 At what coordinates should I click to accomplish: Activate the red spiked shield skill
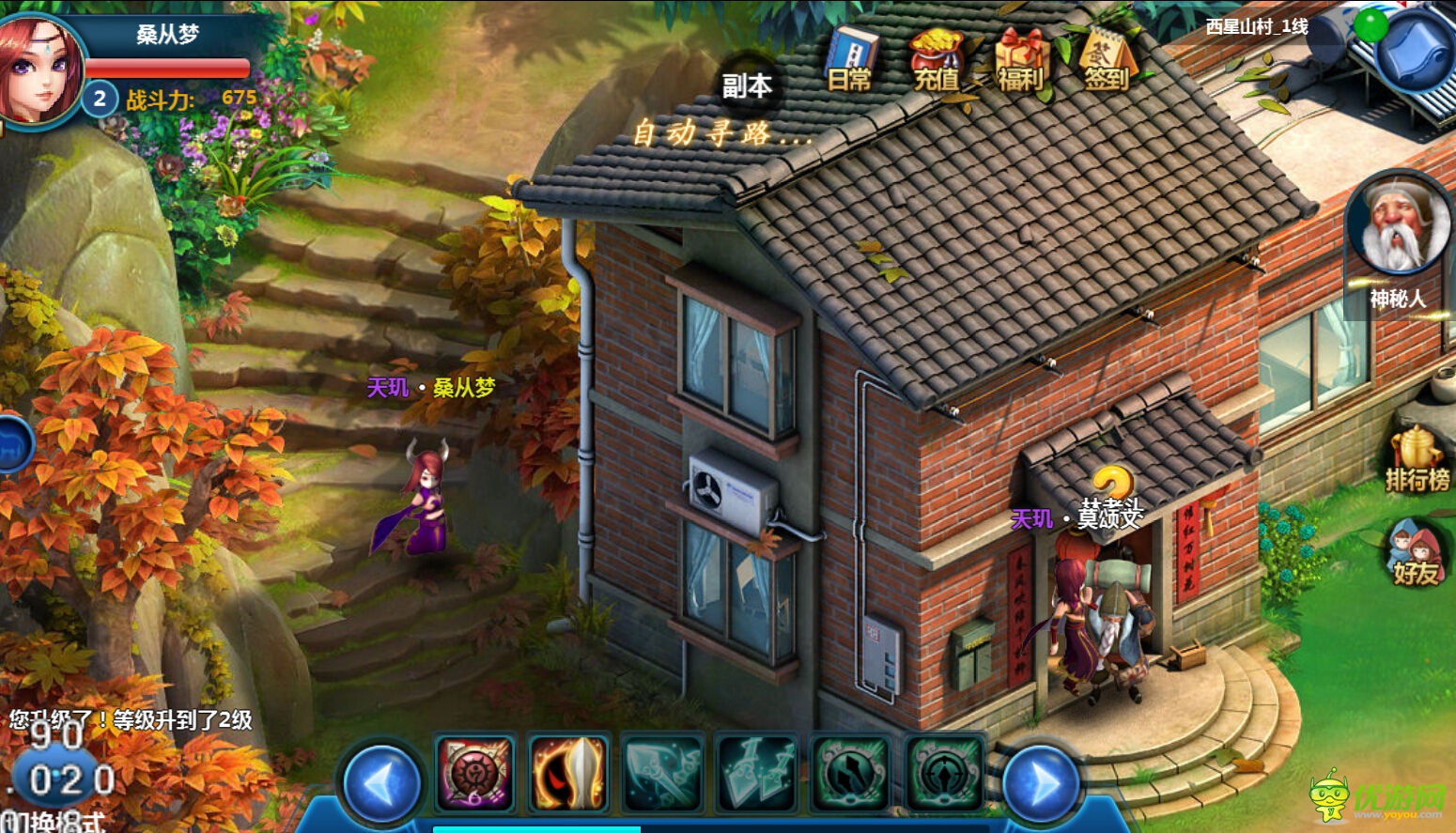point(475,774)
